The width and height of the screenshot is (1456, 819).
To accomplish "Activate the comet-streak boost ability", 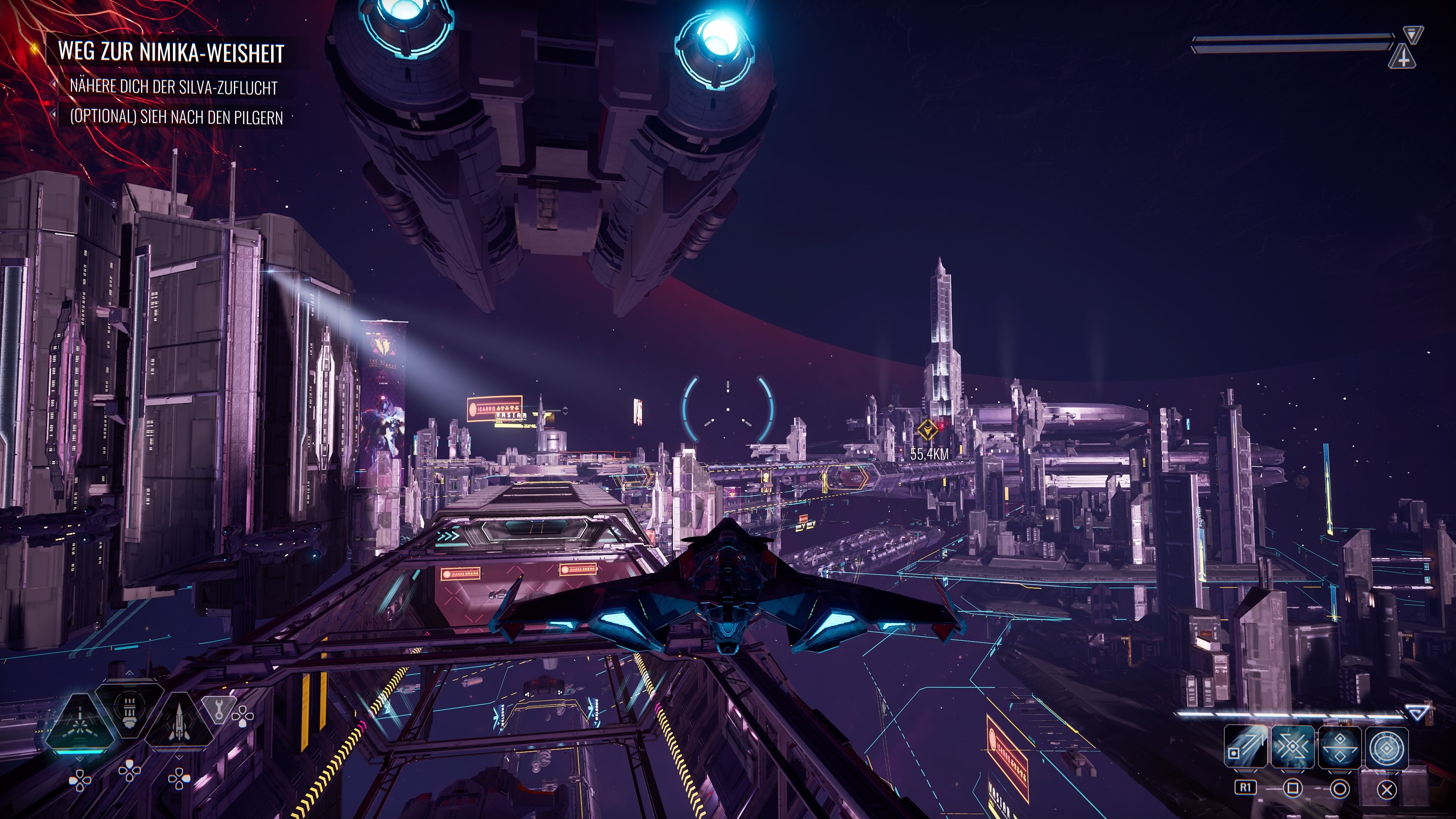I will [x=1245, y=747].
